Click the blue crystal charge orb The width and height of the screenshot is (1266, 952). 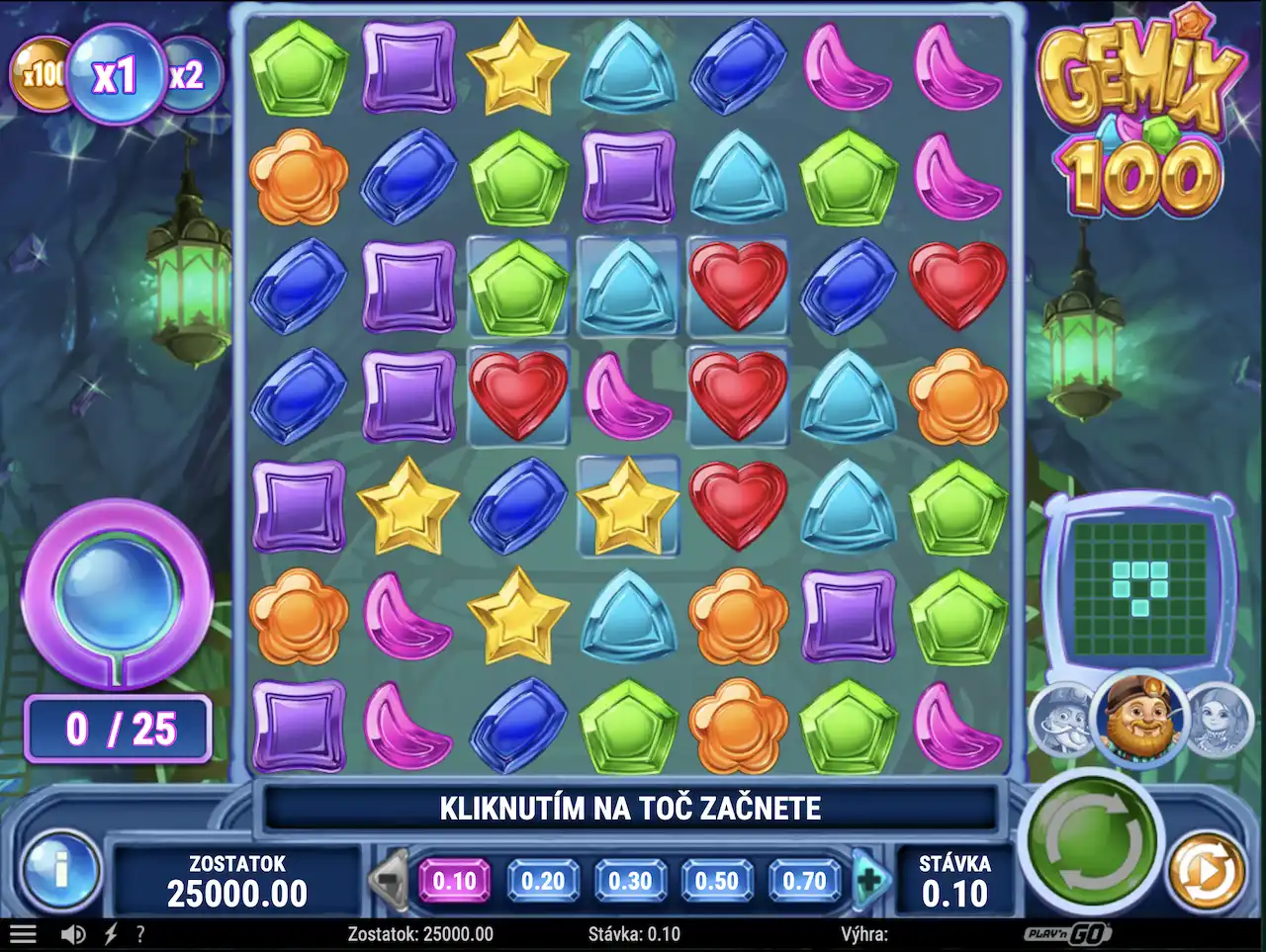[117, 590]
